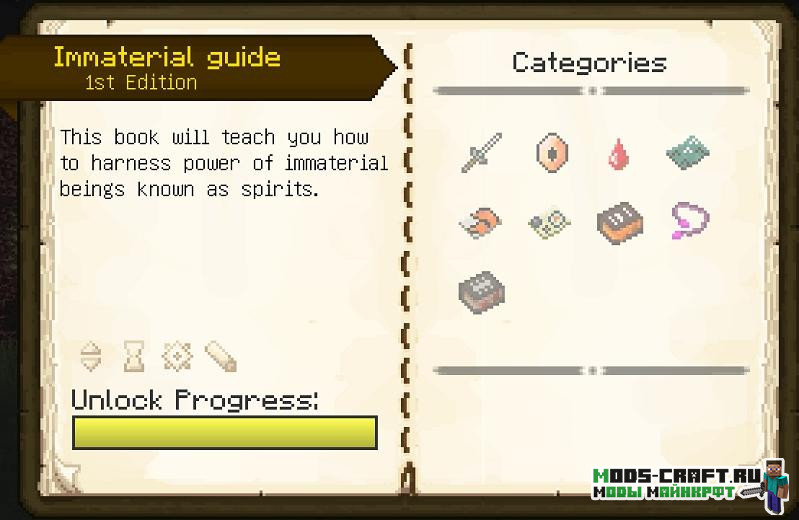Image resolution: width=799 pixels, height=520 pixels.
Task: Open the orange magnet category
Action: [x=481, y=222]
